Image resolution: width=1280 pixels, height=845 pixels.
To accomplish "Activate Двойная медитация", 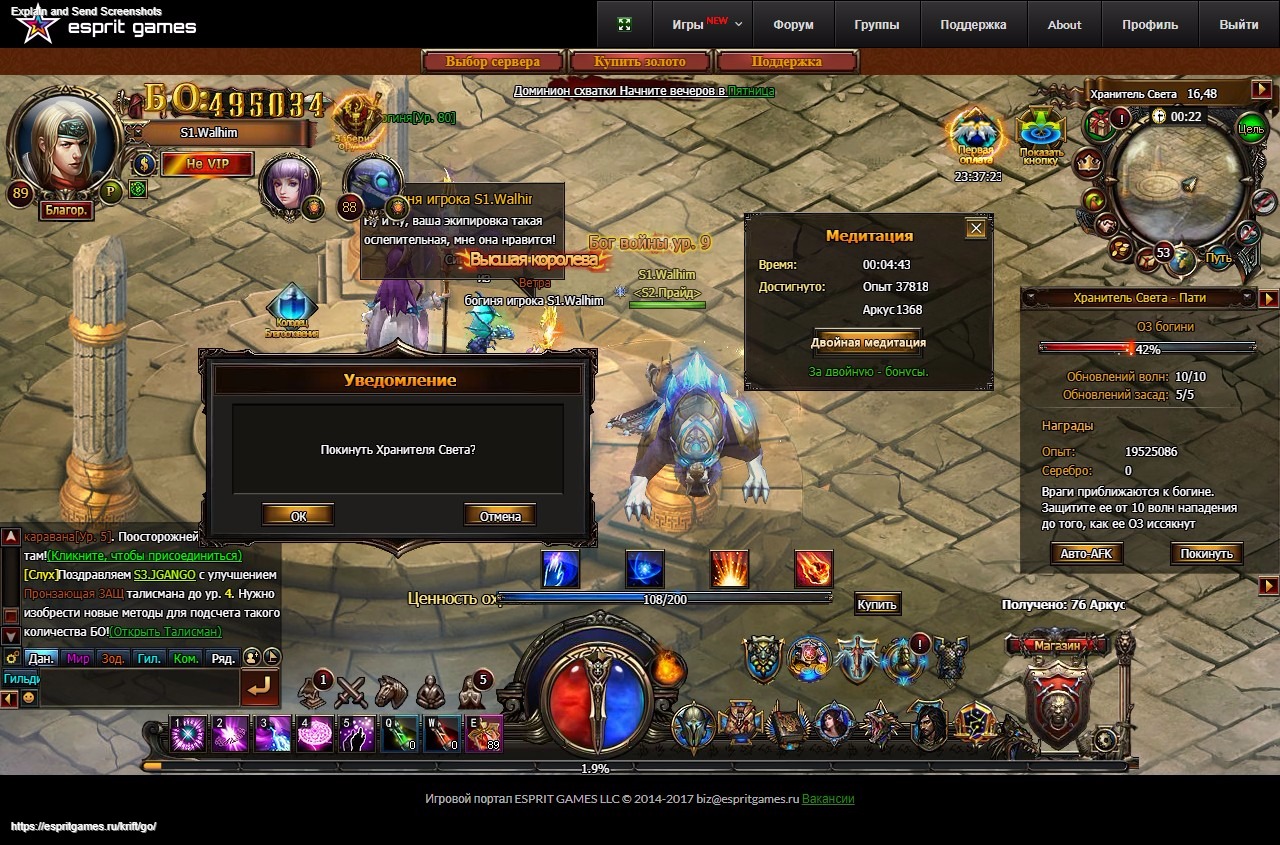I will (x=869, y=342).
